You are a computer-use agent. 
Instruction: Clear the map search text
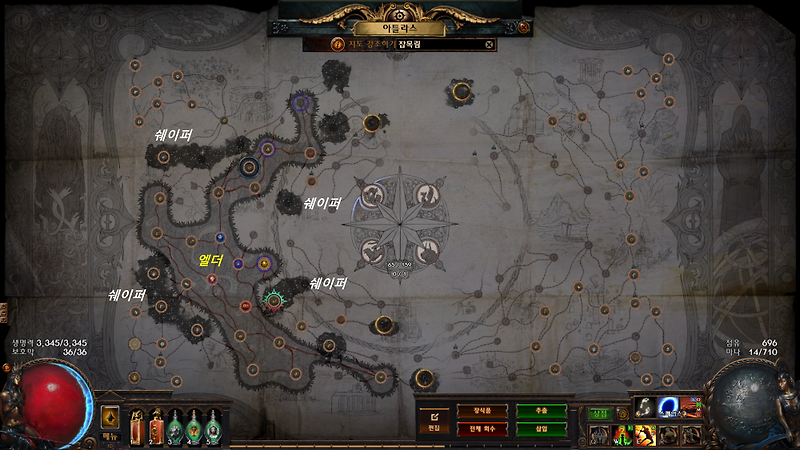click(x=489, y=44)
